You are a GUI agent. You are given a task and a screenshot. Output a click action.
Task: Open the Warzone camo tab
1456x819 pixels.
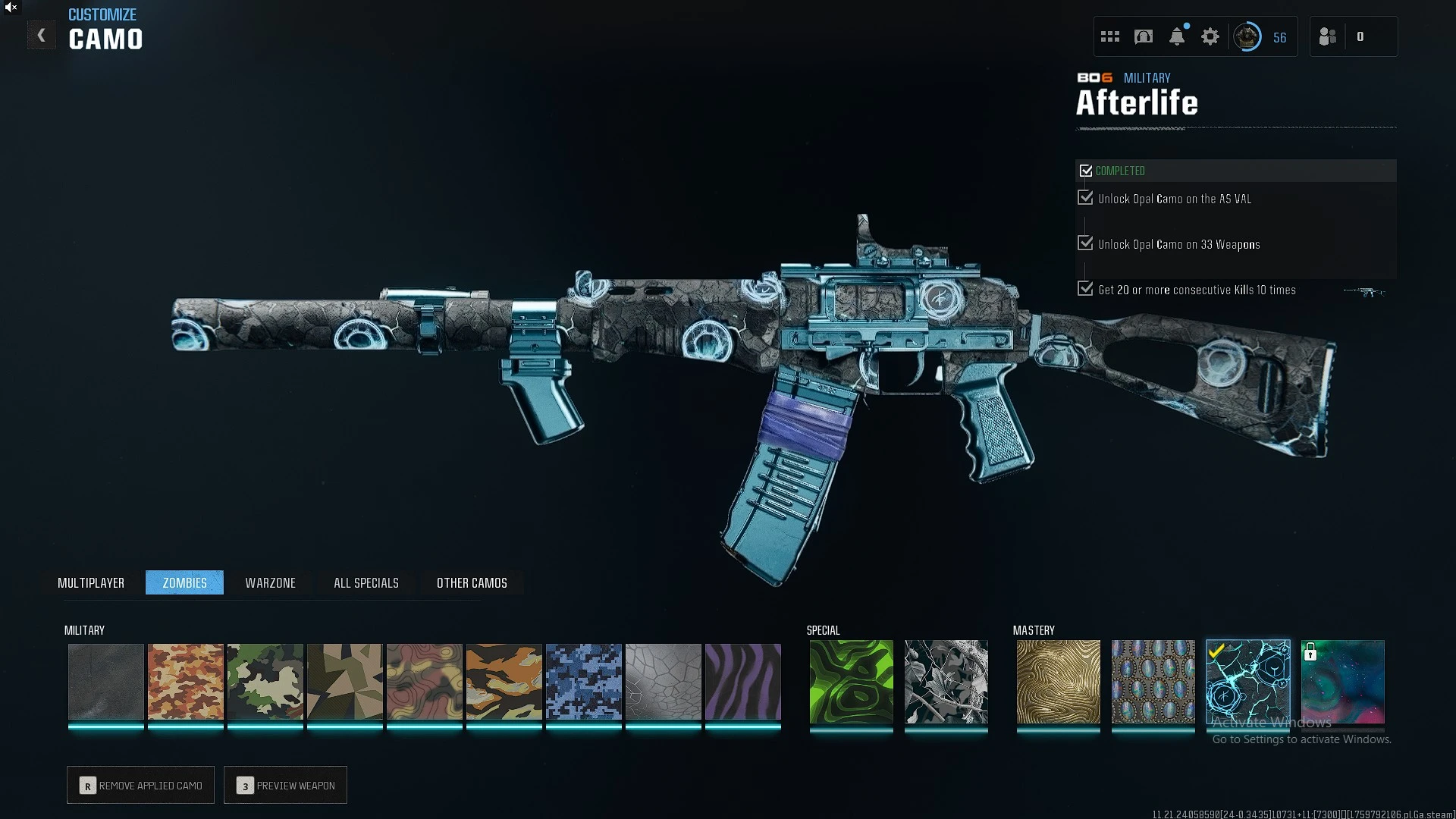coord(270,582)
